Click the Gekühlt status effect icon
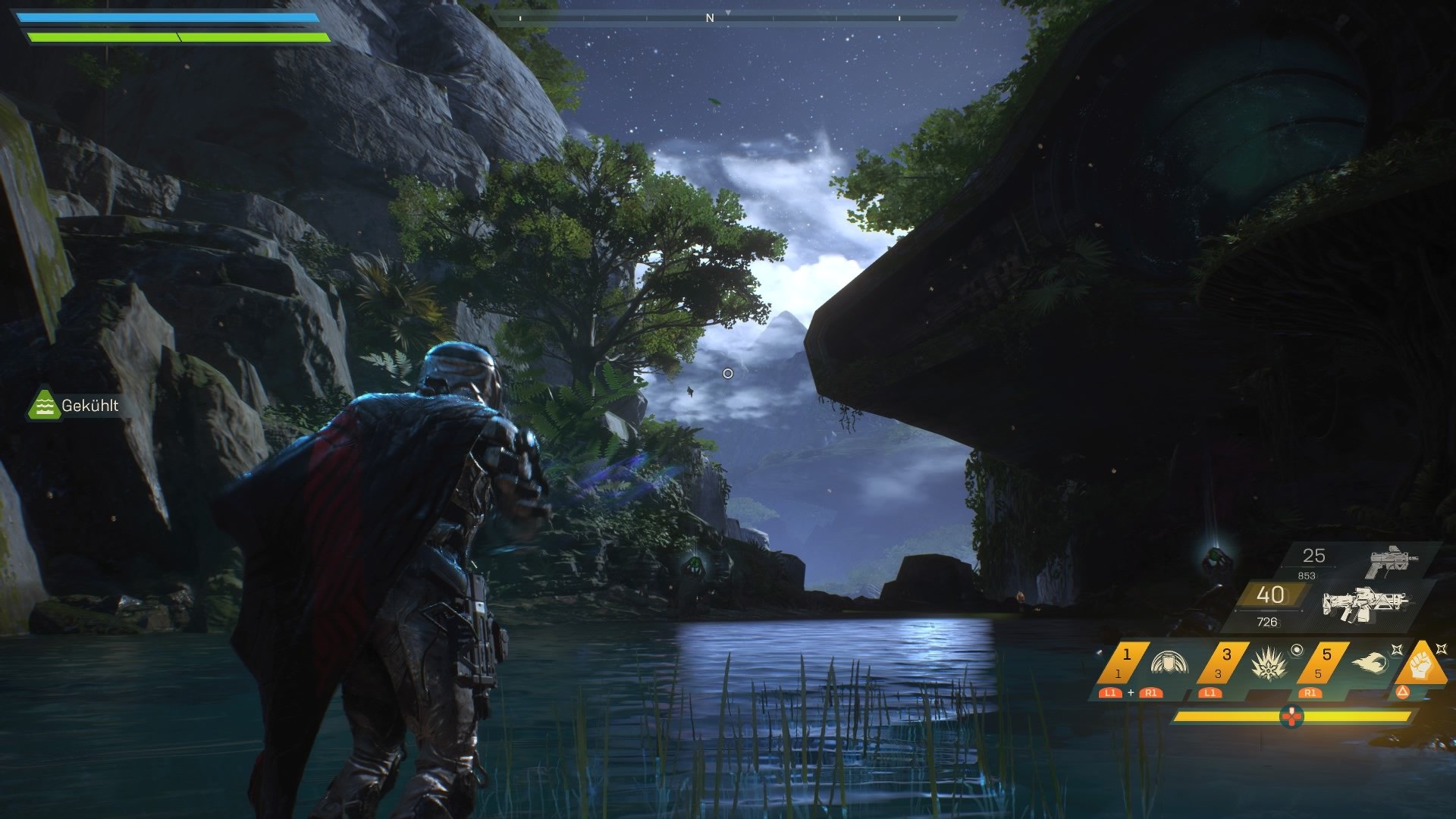The height and width of the screenshot is (819, 1456). pyautogui.click(x=45, y=406)
